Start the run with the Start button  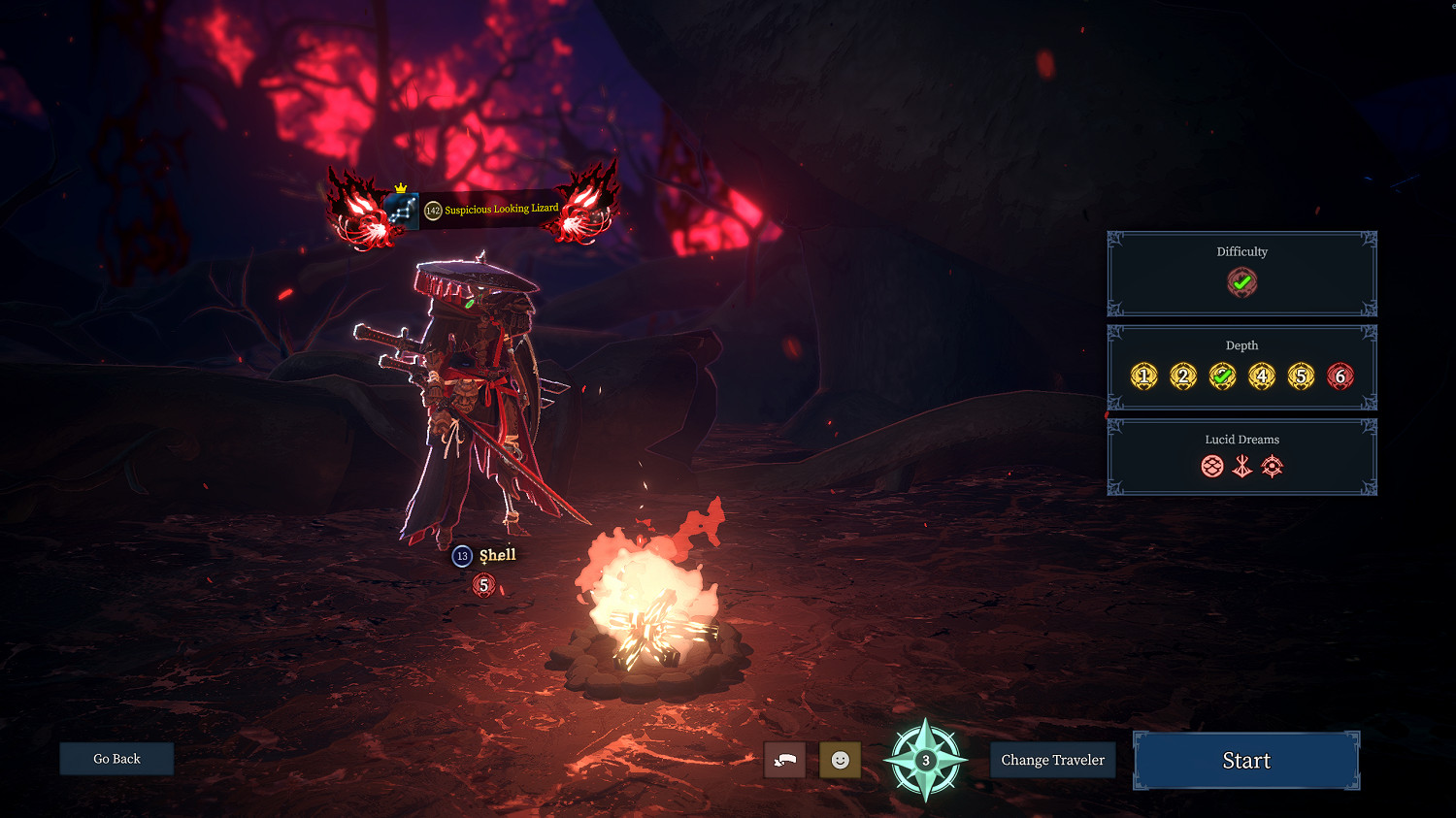coord(1246,761)
